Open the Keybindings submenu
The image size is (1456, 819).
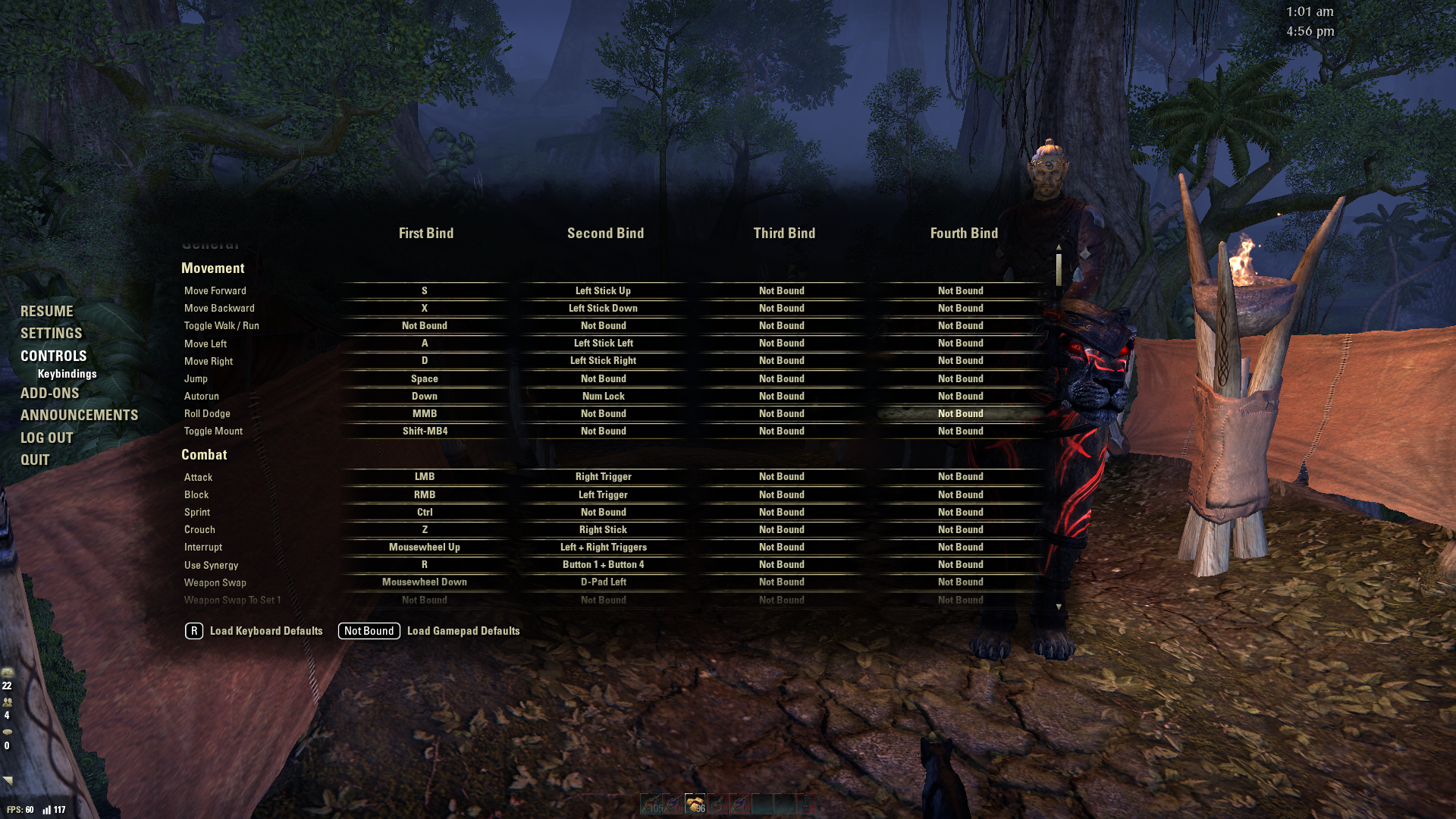pos(67,374)
